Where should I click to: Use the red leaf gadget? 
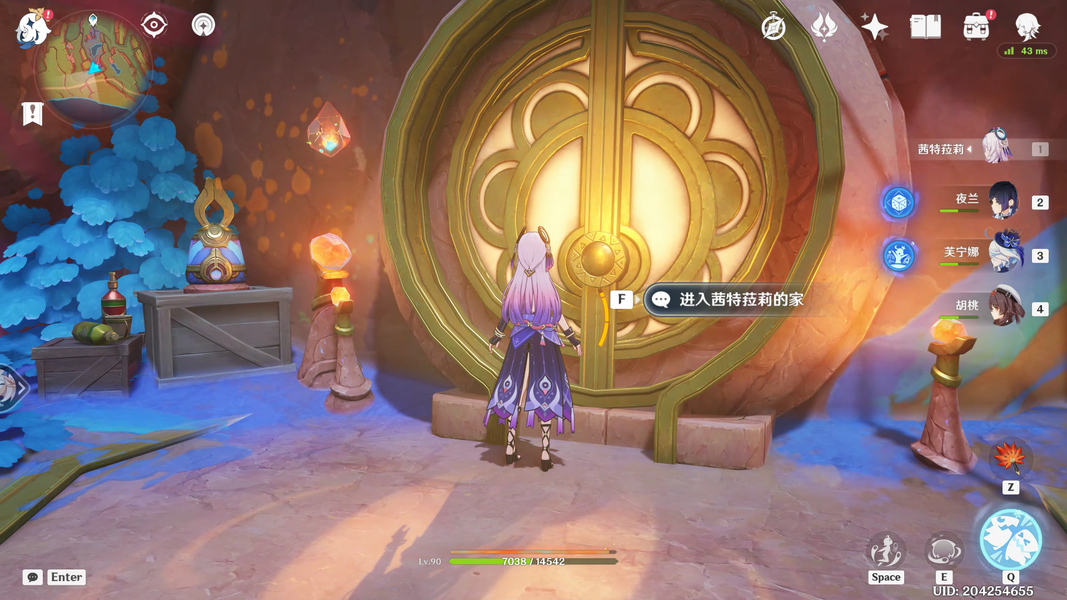pyautogui.click(x=1010, y=459)
